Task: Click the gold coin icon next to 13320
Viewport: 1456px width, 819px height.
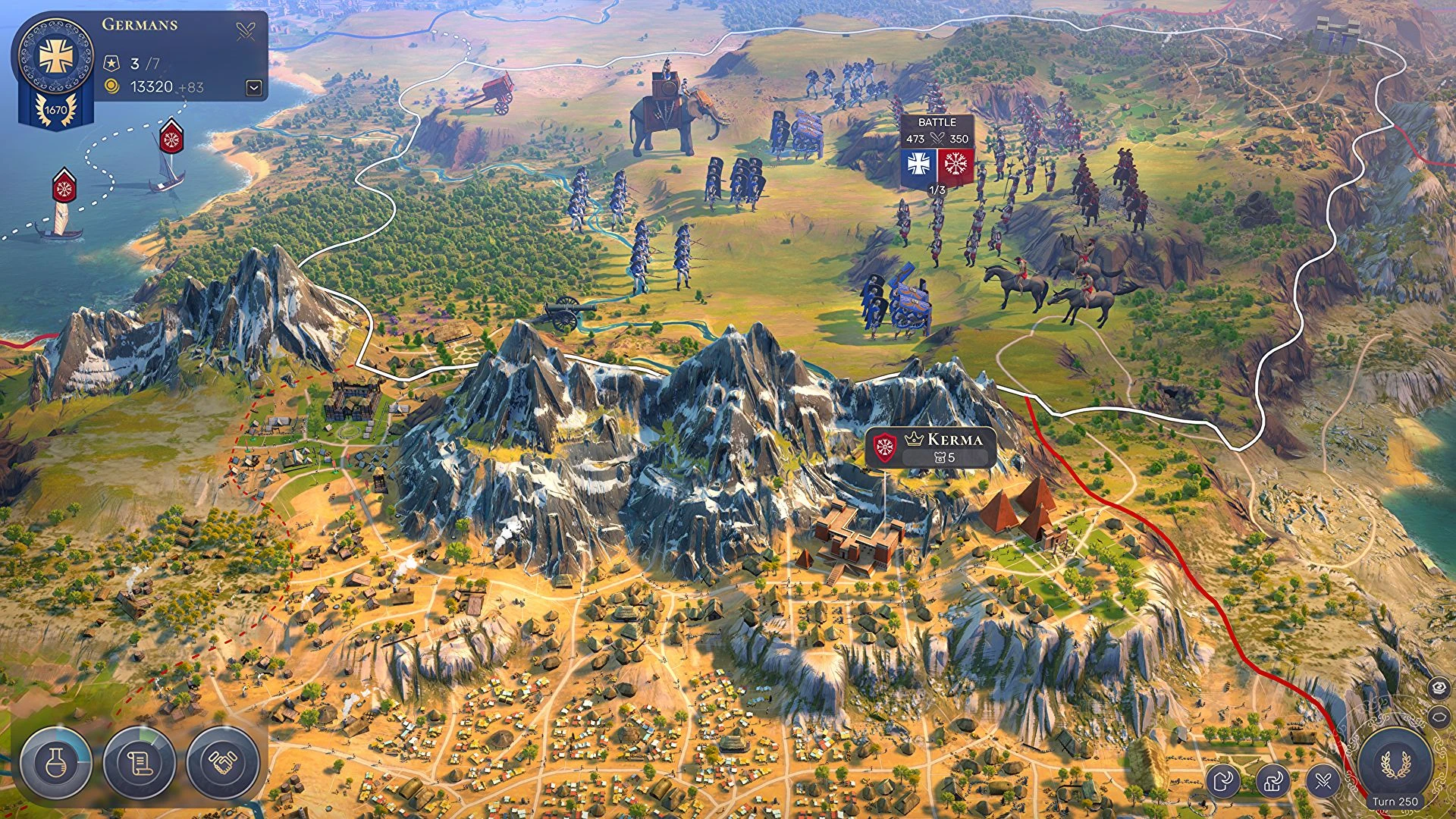Action: [110, 86]
